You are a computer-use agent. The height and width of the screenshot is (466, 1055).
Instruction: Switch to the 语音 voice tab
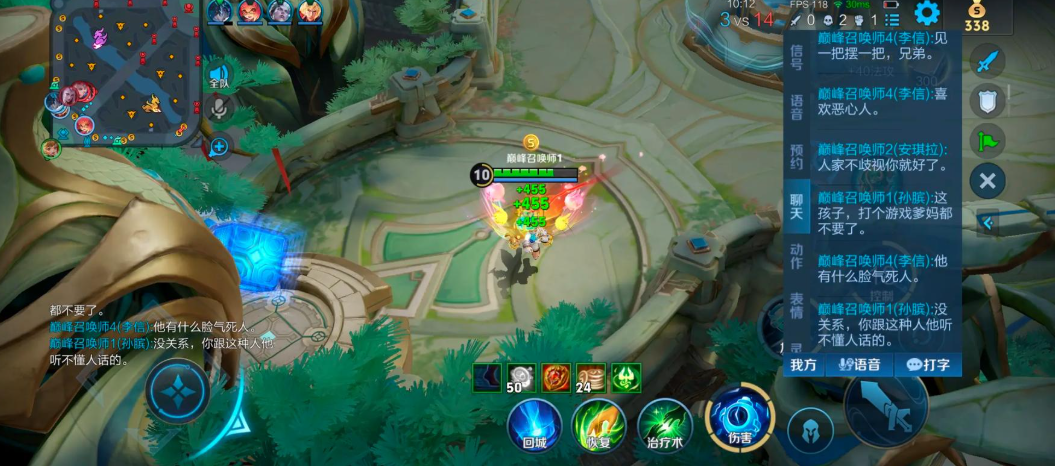[796, 107]
